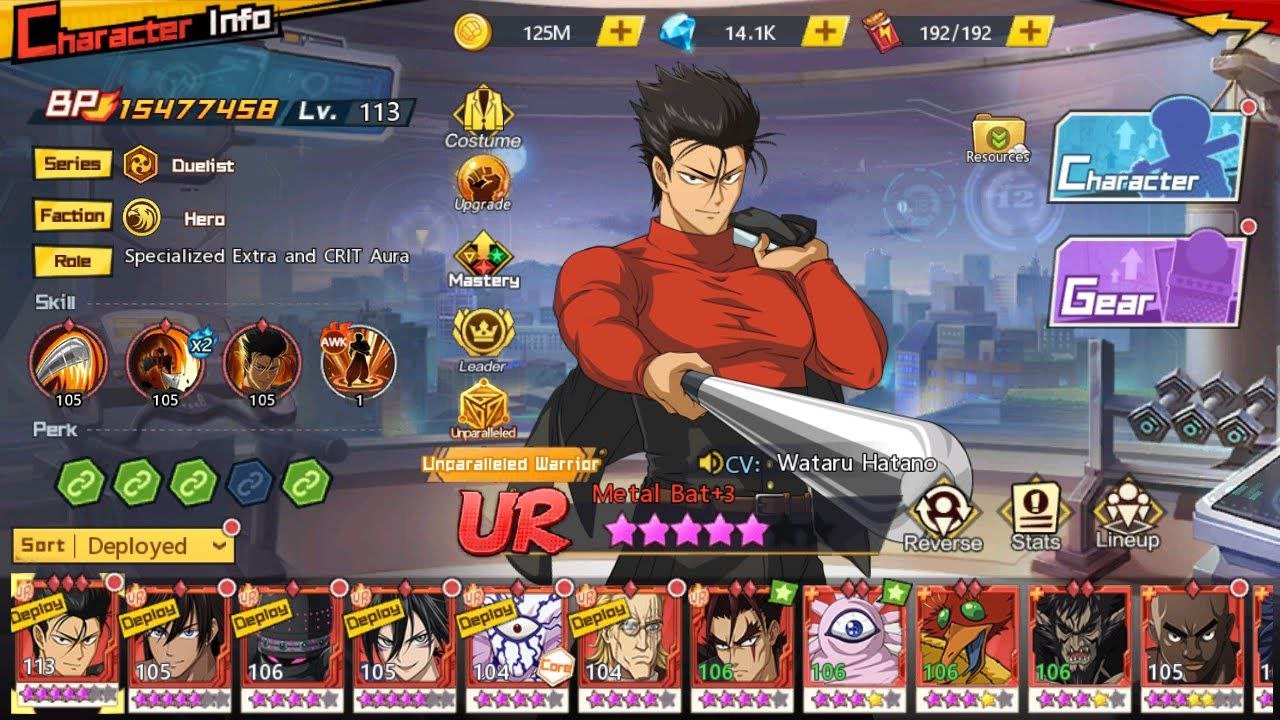Open the Mastery screen
Viewport: 1280px width, 720px height.
(x=483, y=259)
